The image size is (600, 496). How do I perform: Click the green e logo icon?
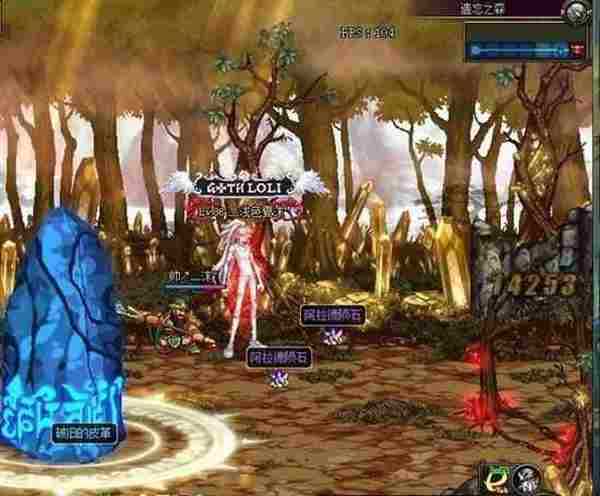coord(494,478)
